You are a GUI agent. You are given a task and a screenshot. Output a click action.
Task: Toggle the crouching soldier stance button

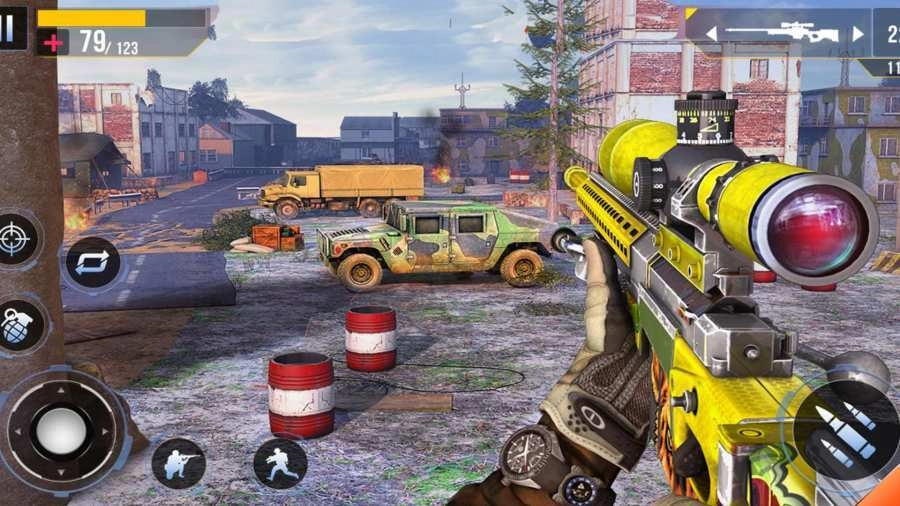(x=178, y=462)
